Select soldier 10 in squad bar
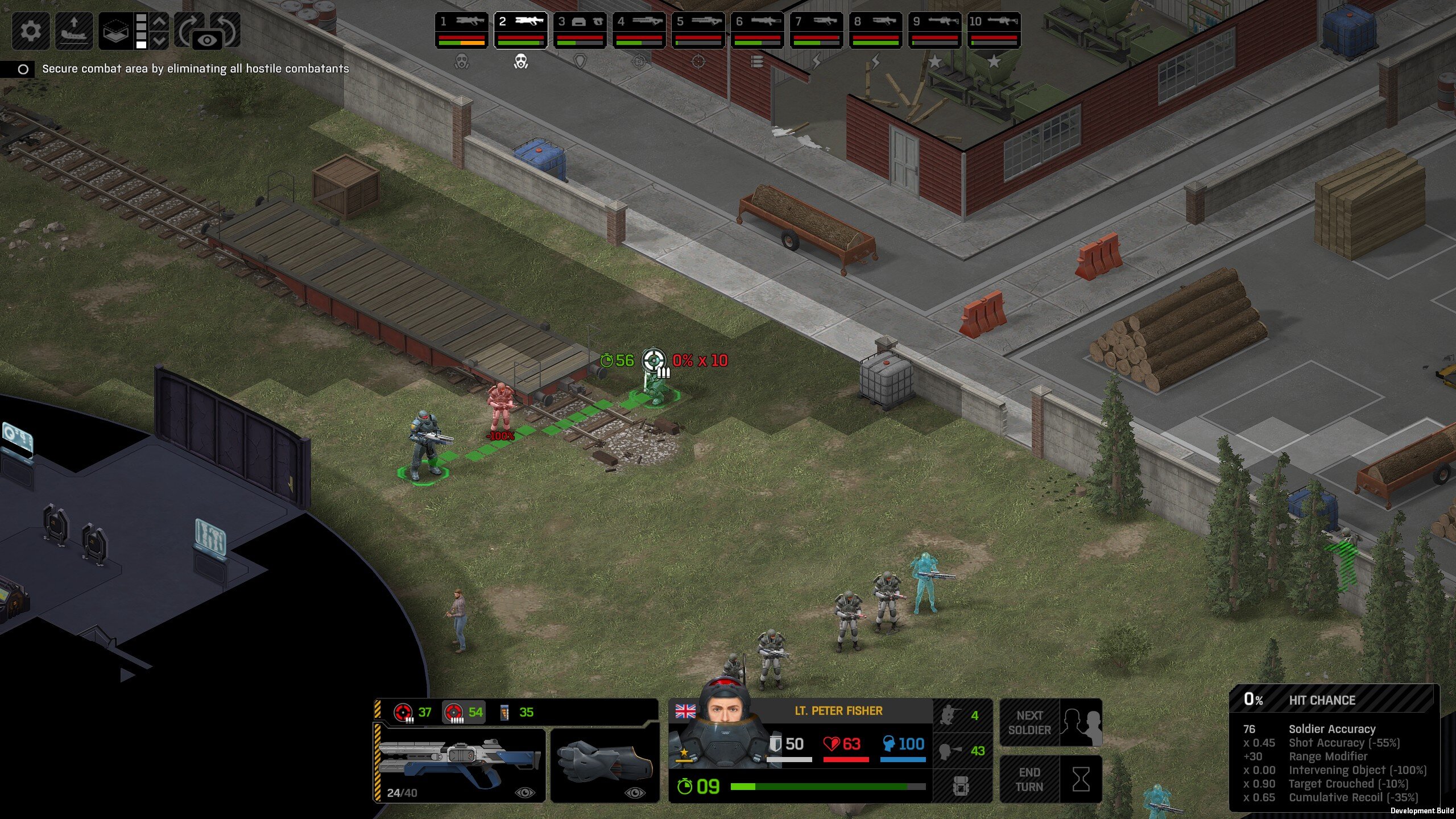 (994, 30)
